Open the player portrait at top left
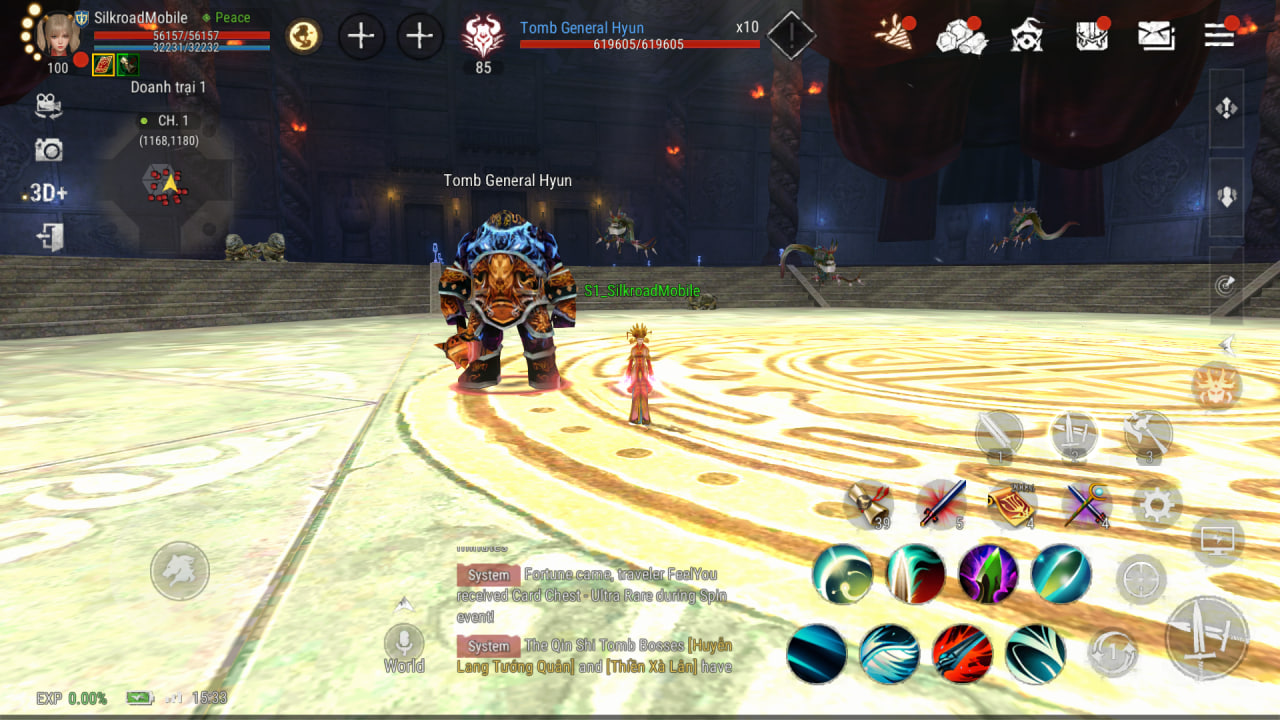The width and height of the screenshot is (1280, 720). click(x=58, y=35)
